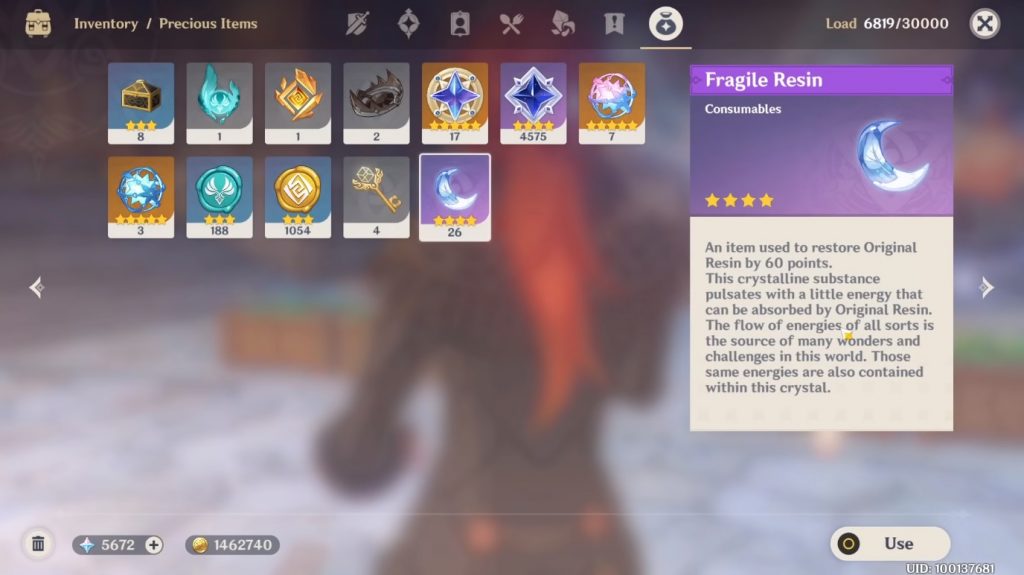Go to previous inventory category arrow
Screen dimensions: 1024x575
(37, 288)
